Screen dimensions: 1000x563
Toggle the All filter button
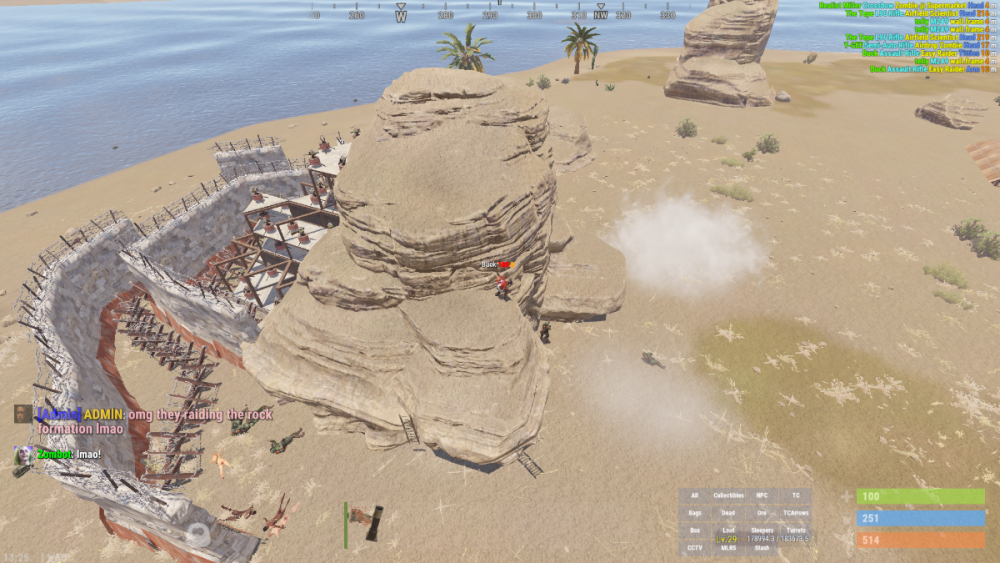click(695, 496)
